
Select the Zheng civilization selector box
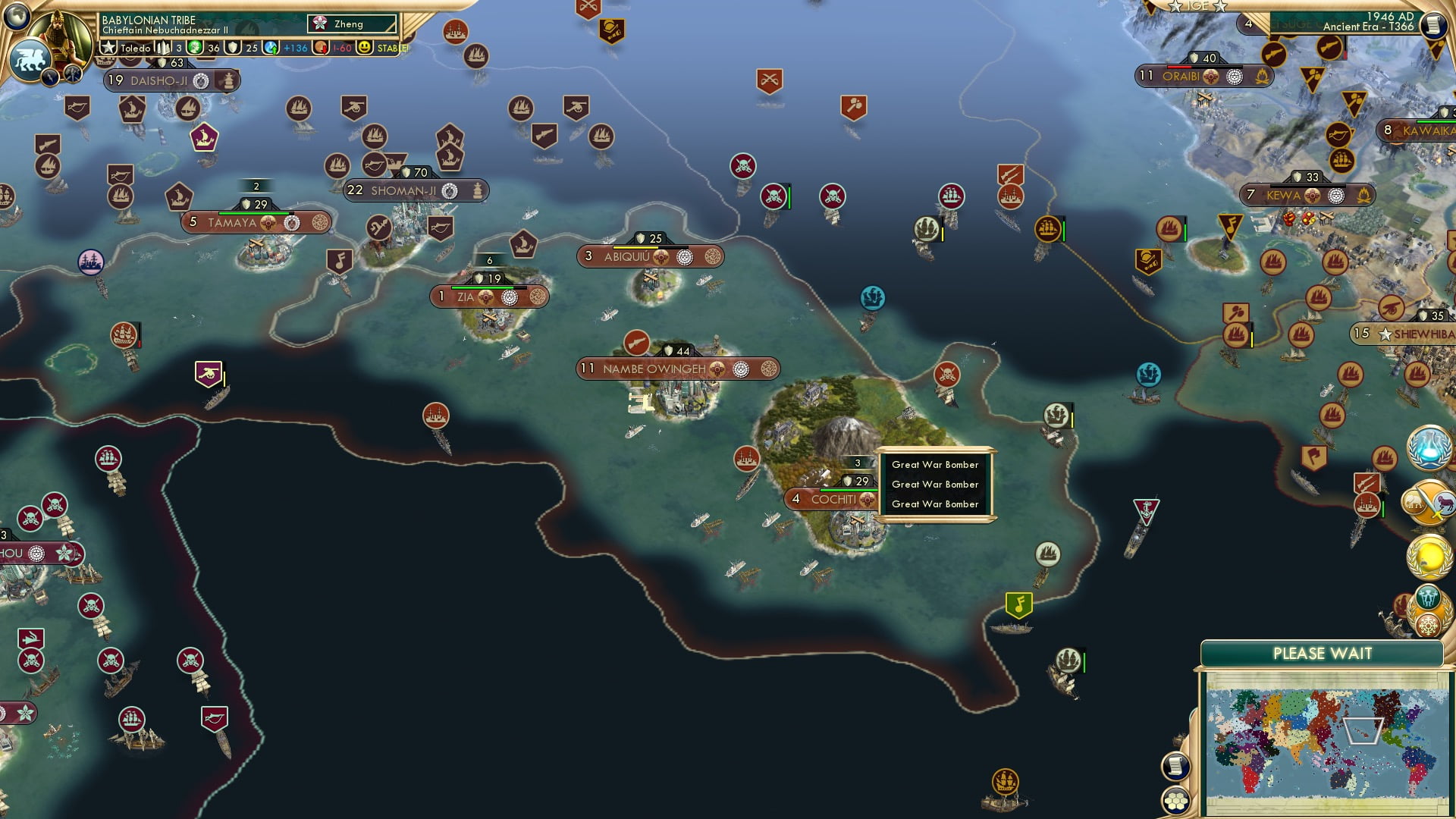point(352,24)
